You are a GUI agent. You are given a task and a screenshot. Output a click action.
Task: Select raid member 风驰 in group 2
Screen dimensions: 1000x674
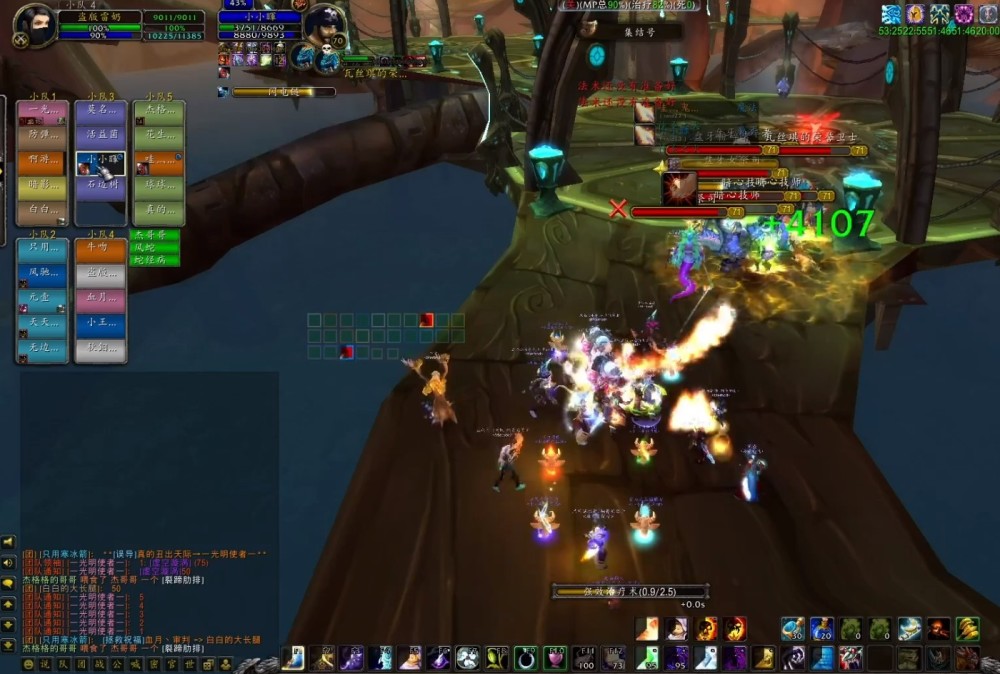[x=42, y=272]
